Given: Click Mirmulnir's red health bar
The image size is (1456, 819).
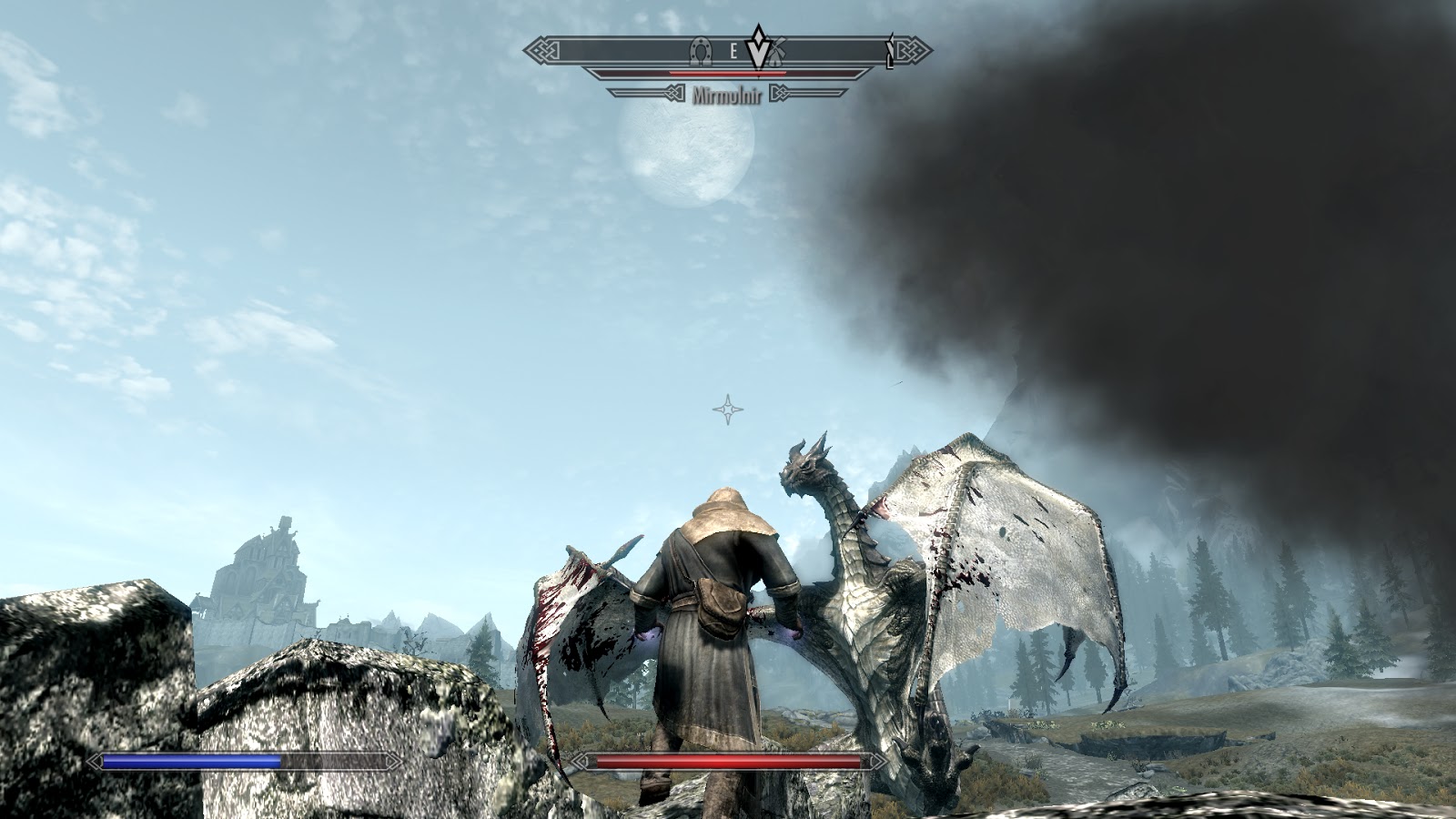Looking at the screenshot, I should [x=728, y=73].
